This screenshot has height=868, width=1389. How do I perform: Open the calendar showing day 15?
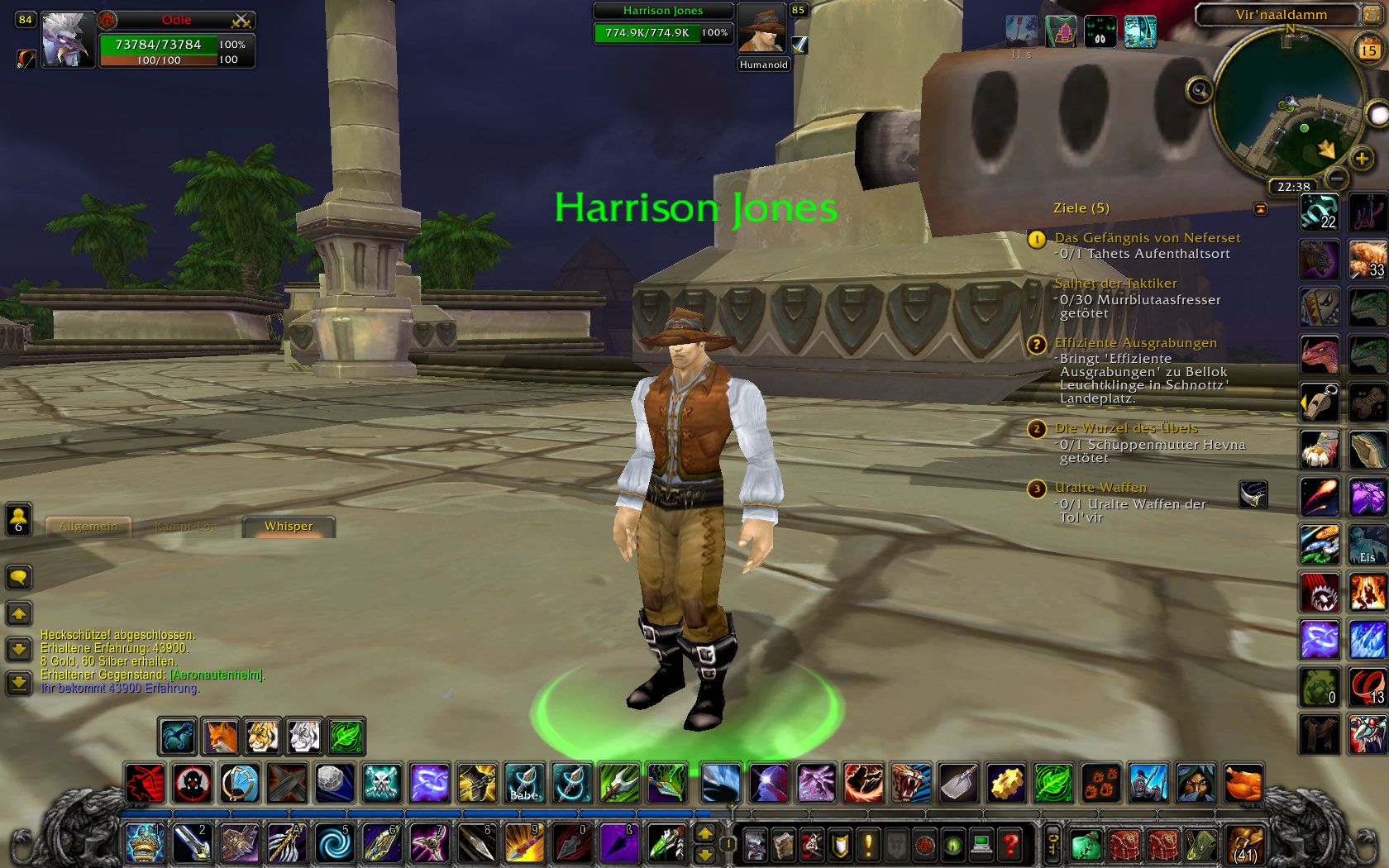pyautogui.click(x=1369, y=50)
